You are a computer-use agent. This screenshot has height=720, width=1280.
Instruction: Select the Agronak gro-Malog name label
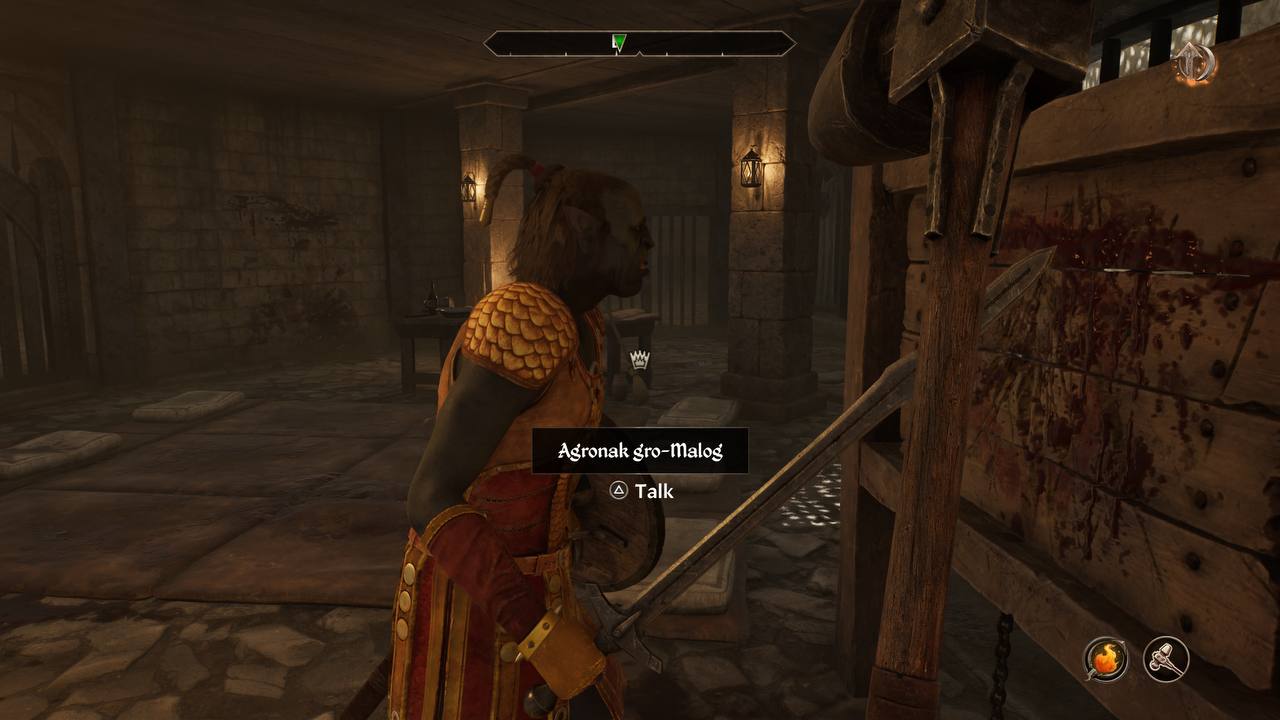(640, 451)
